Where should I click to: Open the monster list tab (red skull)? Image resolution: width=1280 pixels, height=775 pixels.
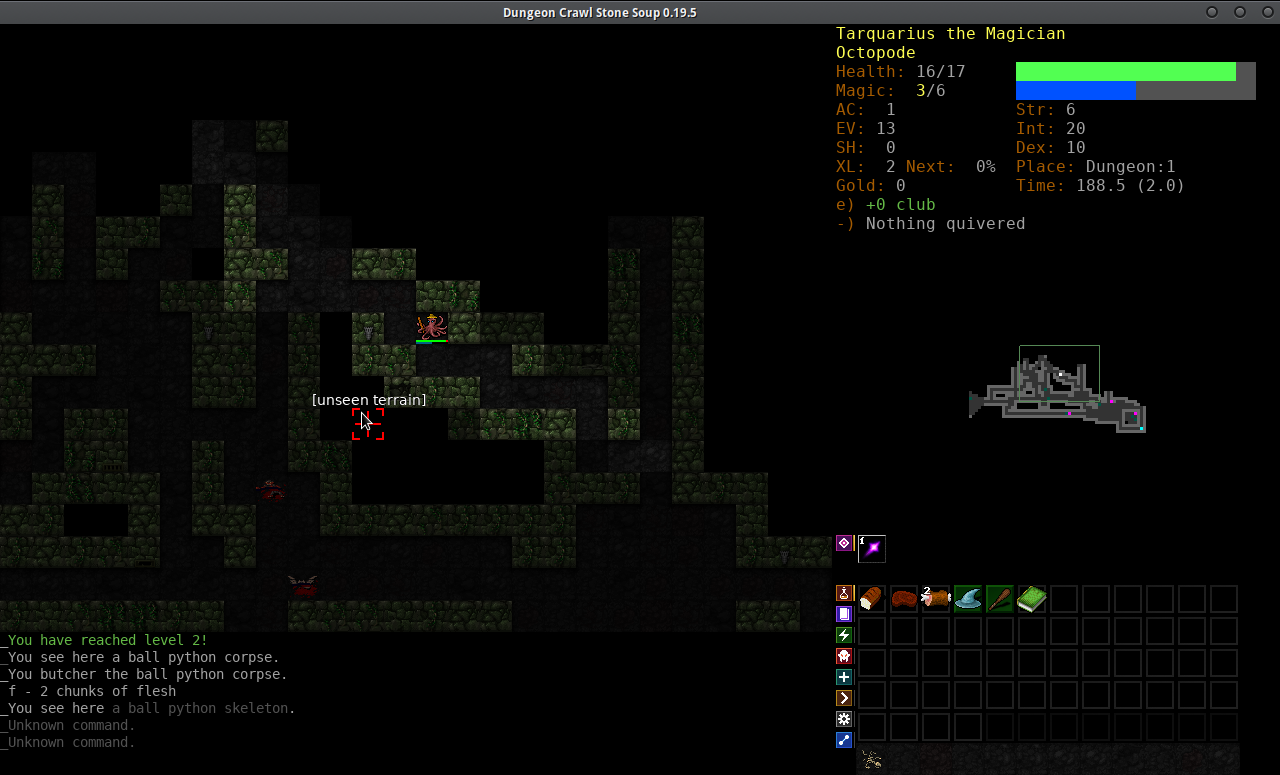[844, 656]
